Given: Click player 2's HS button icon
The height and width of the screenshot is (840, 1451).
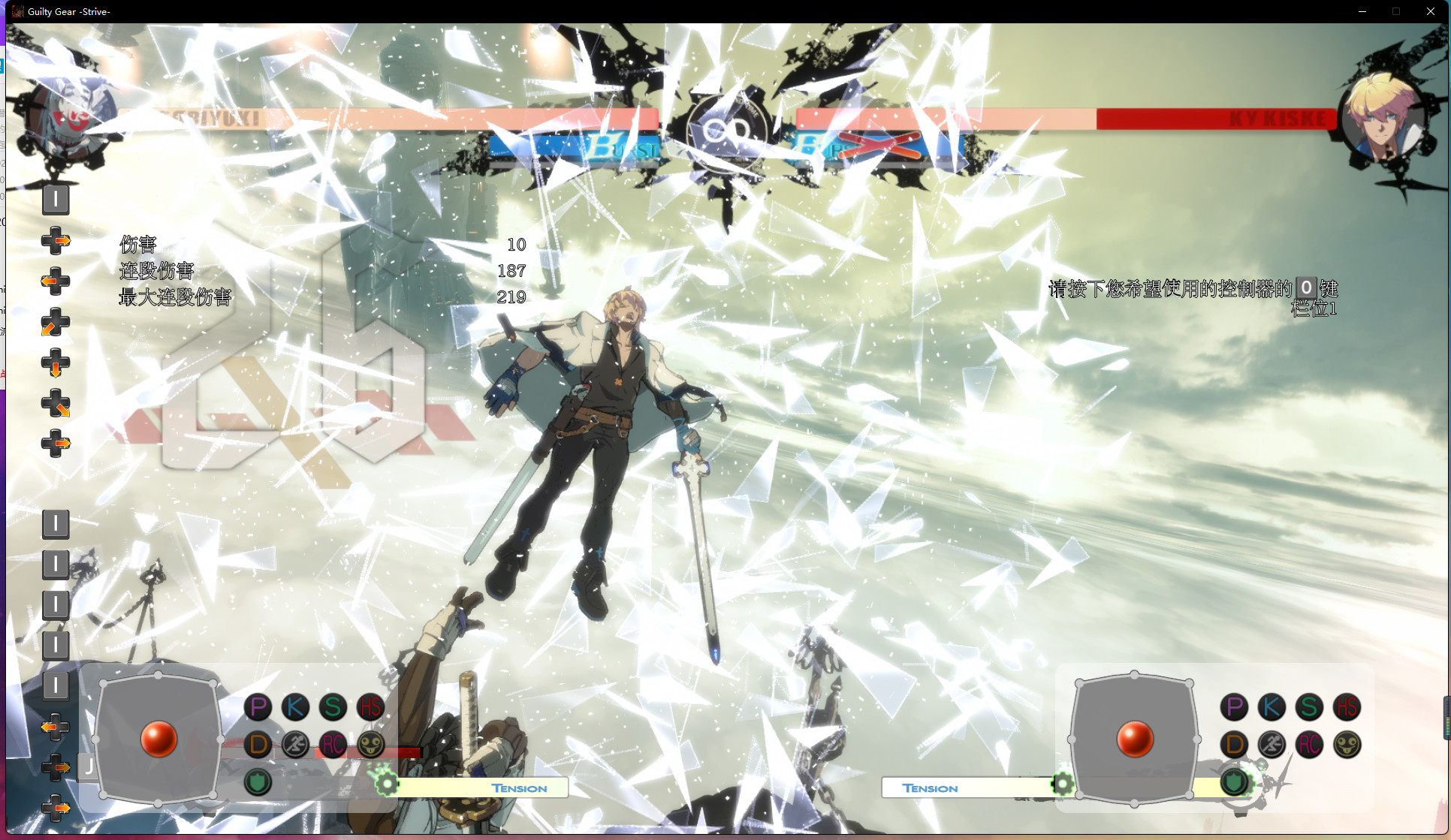Looking at the screenshot, I should [1347, 706].
